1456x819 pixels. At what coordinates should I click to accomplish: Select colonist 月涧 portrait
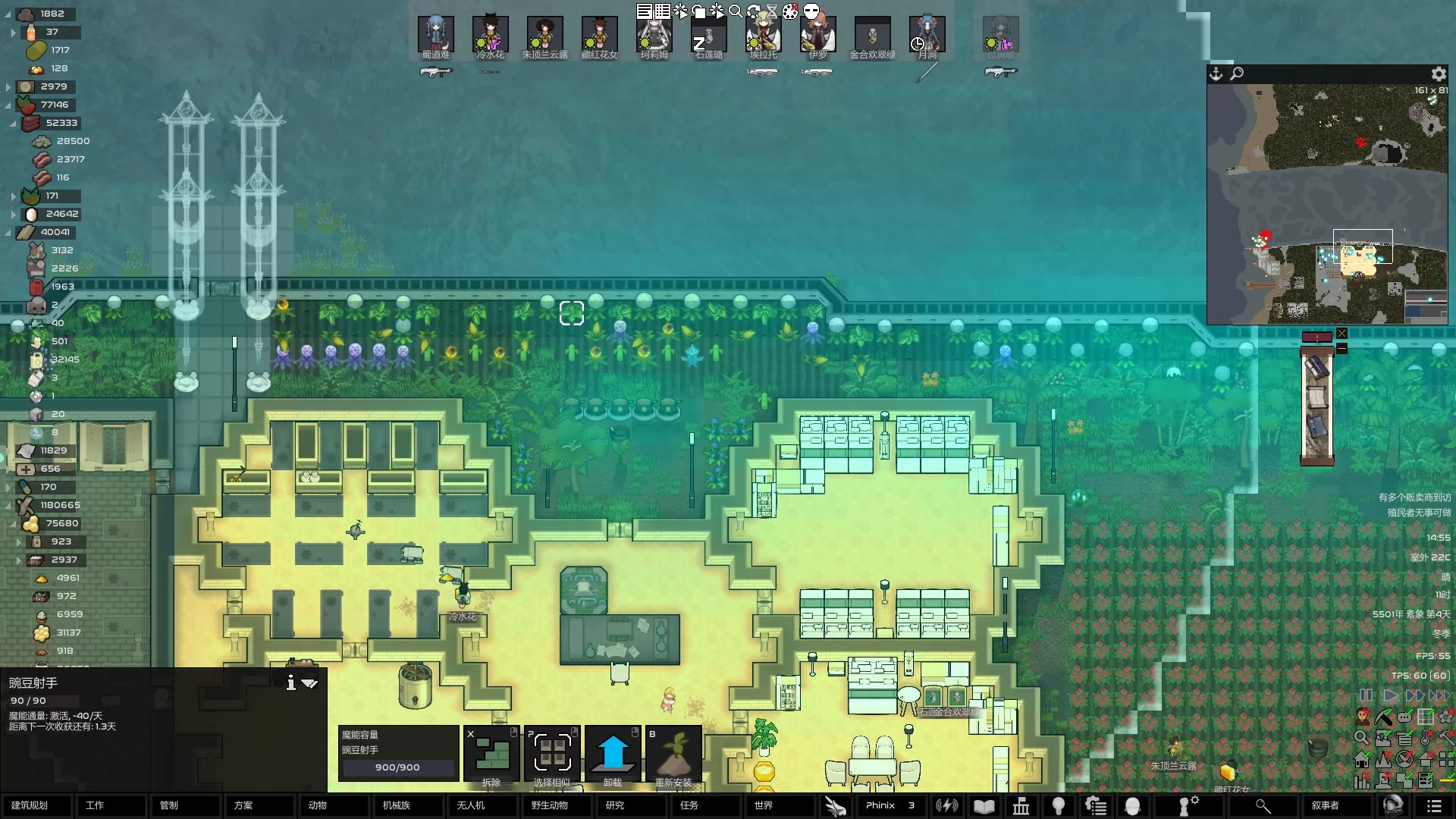927,36
